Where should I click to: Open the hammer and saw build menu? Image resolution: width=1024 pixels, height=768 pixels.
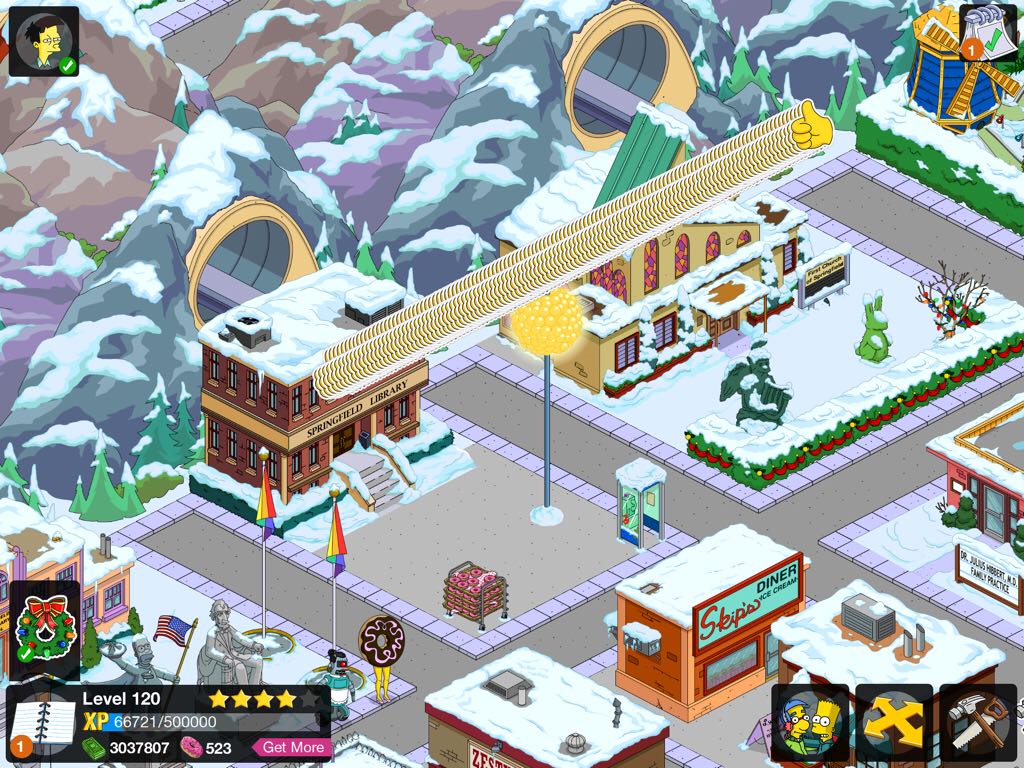pos(978,722)
